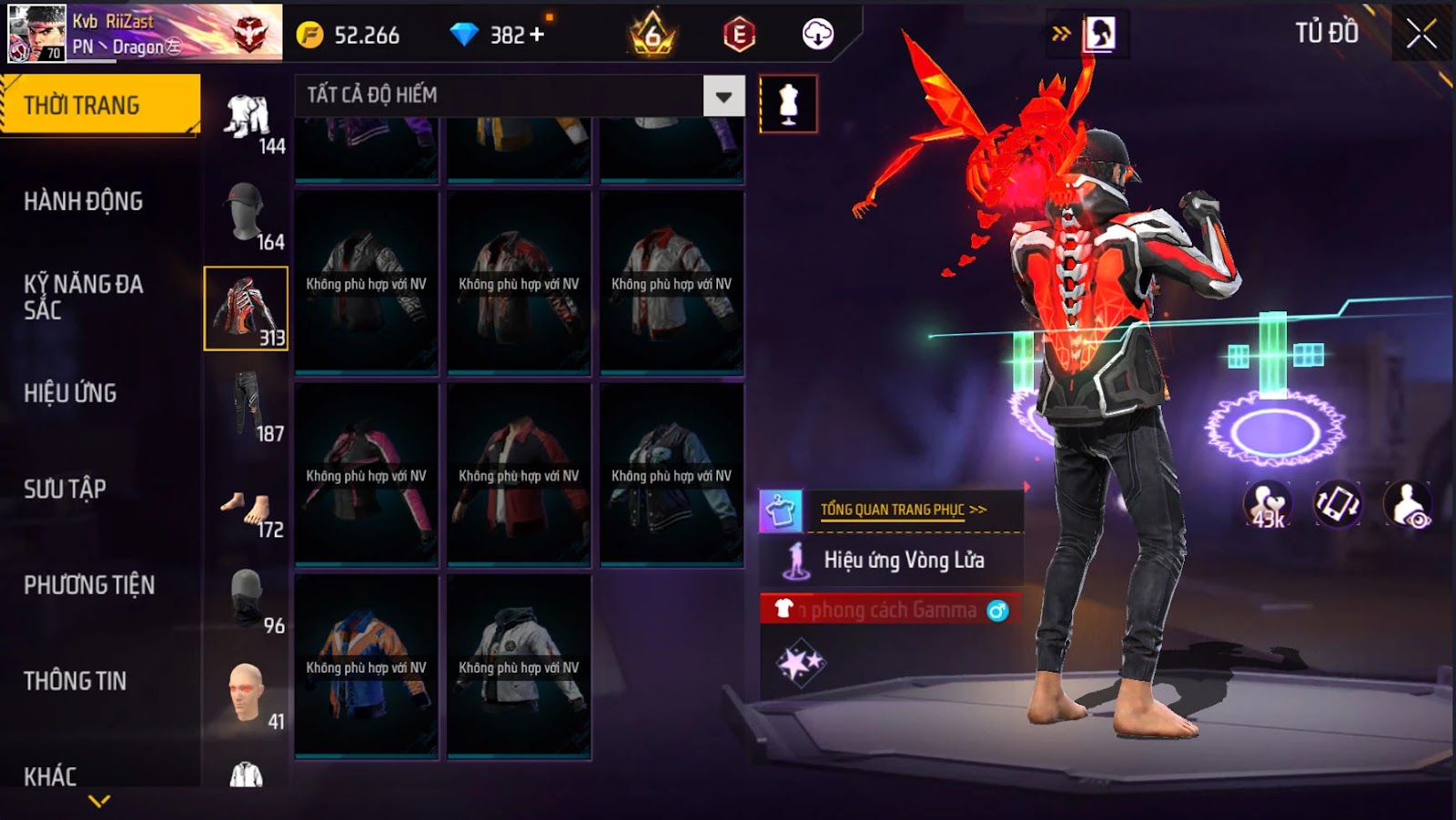Select Hiệu ứng Vòng Lửa entry
Image resolution: width=1456 pixels, height=820 pixels.
[x=903, y=560]
